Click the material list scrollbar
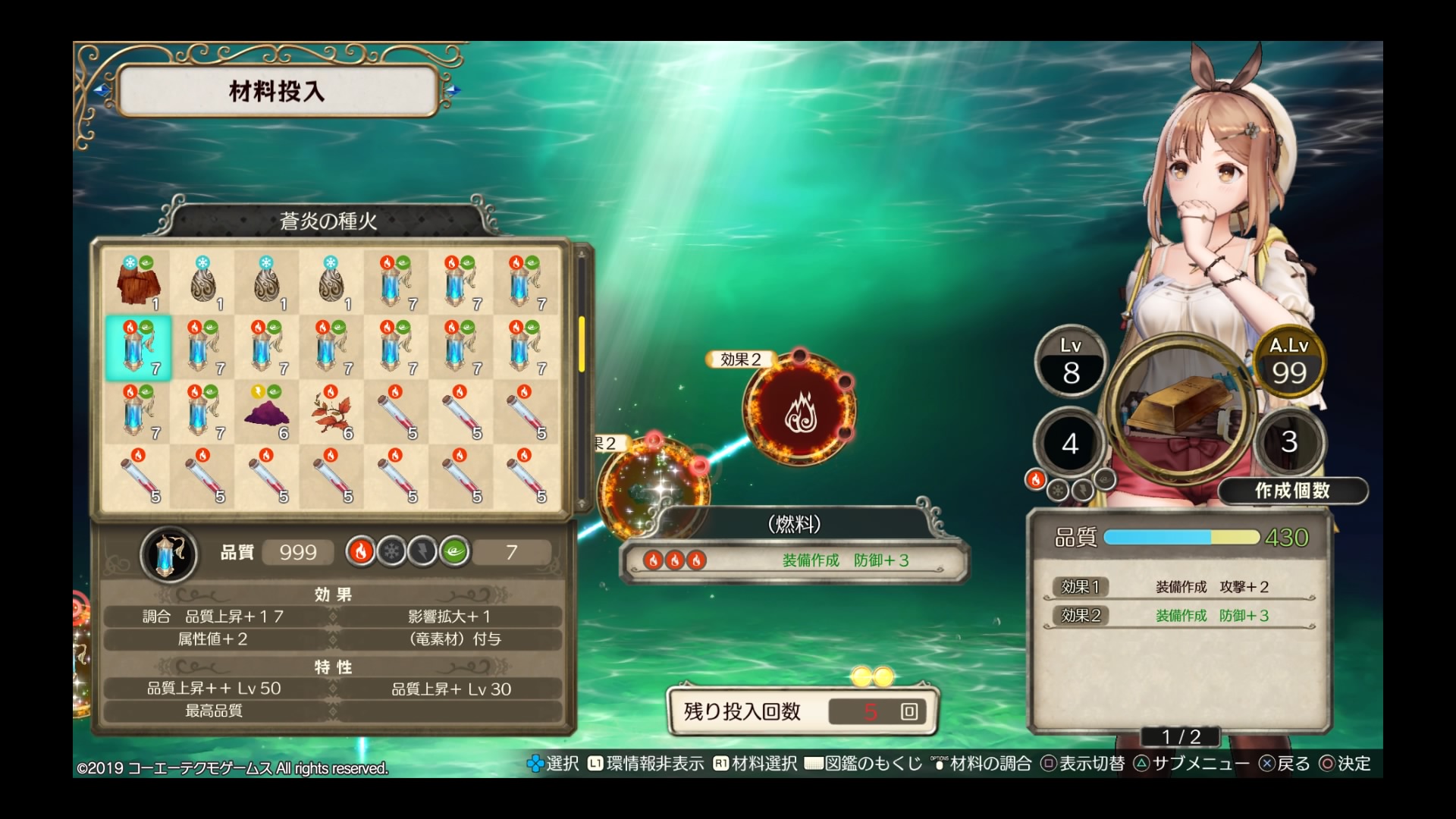 (582, 345)
